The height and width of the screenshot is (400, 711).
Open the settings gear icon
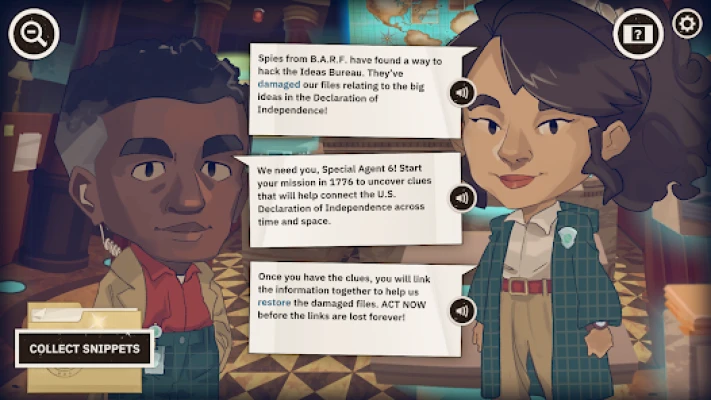[x=687, y=23]
